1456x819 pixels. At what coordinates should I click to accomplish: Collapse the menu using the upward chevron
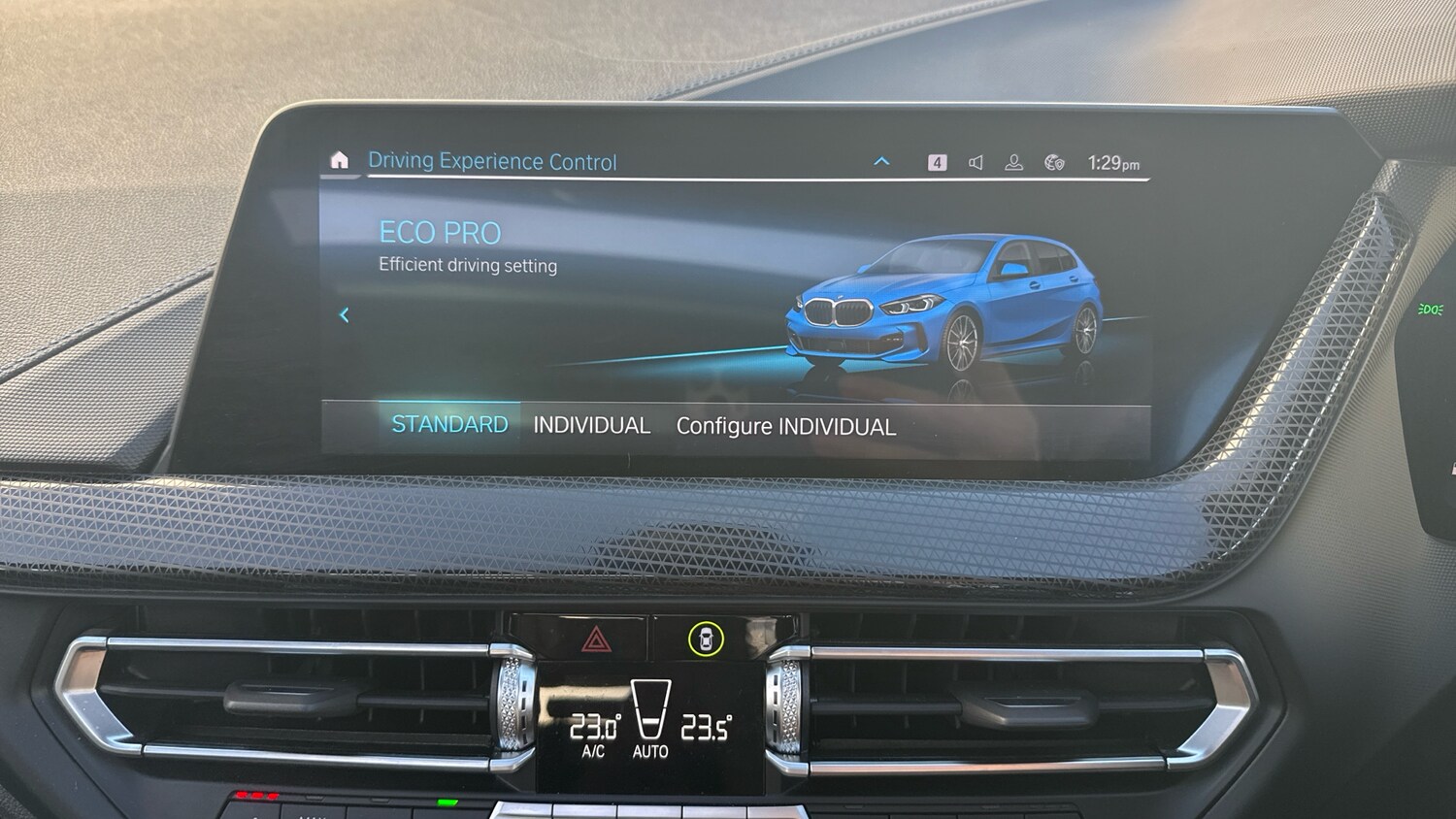click(881, 161)
